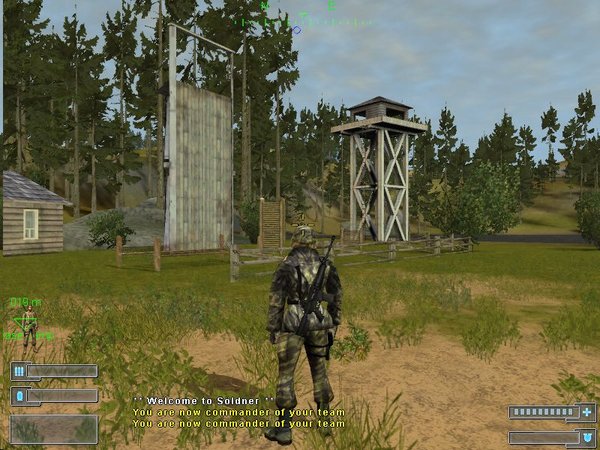The height and width of the screenshot is (450, 600).
Task: Select the magazine icon
Action: pyautogui.click(x=18, y=396)
